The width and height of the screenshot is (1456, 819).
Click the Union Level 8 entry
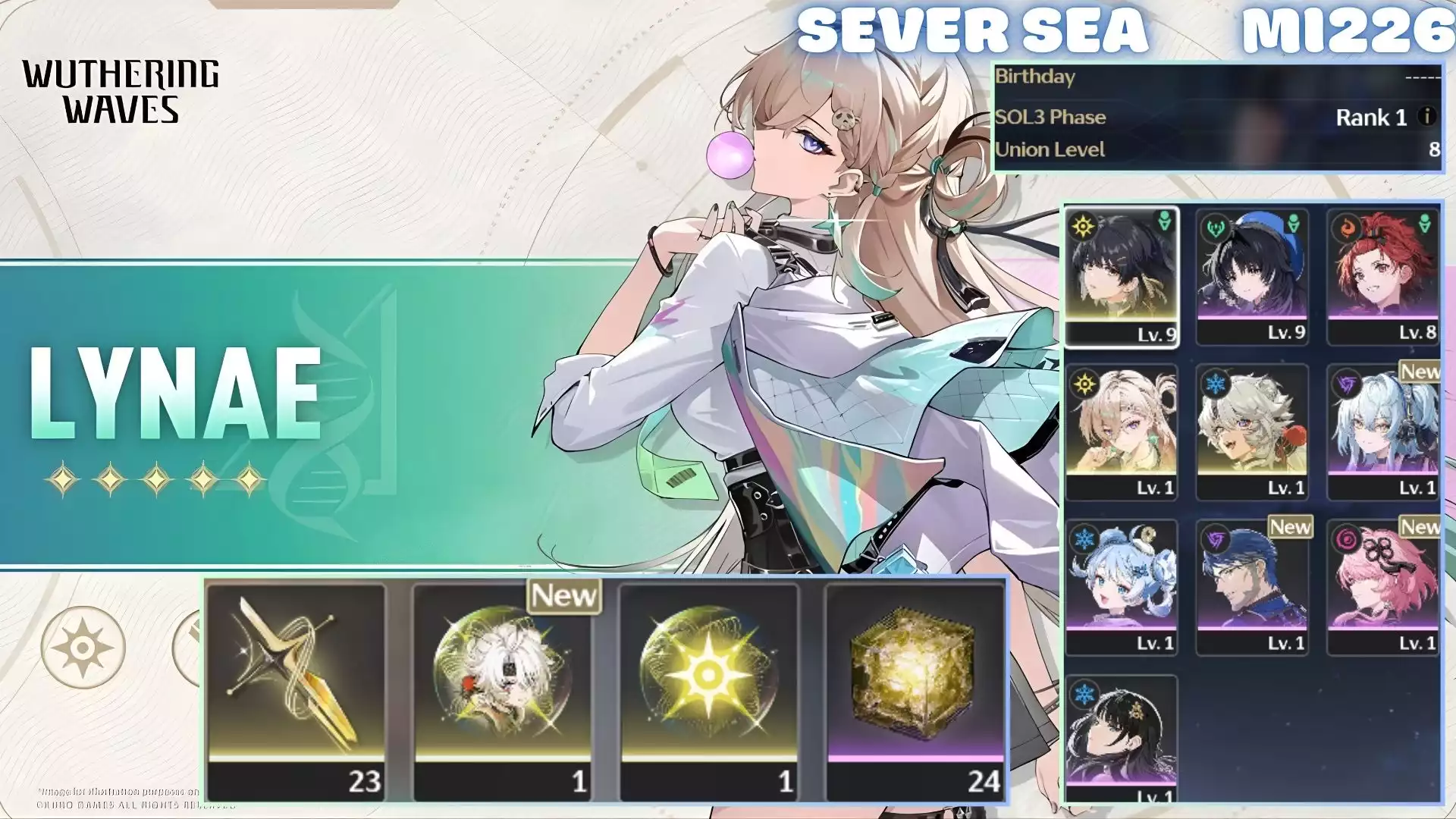pos(1213,150)
